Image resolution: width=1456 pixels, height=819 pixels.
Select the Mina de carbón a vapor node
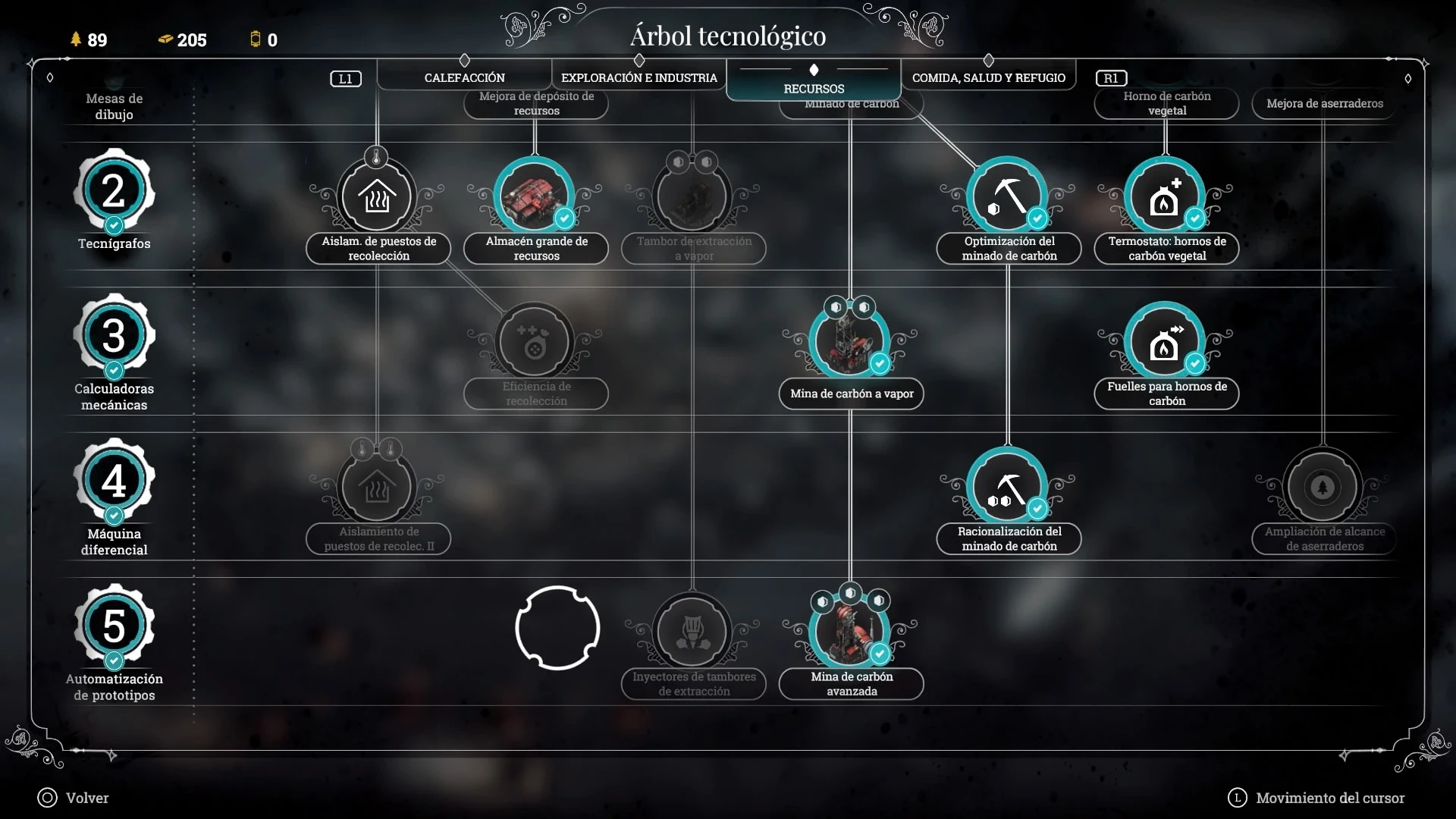pos(850,343)
